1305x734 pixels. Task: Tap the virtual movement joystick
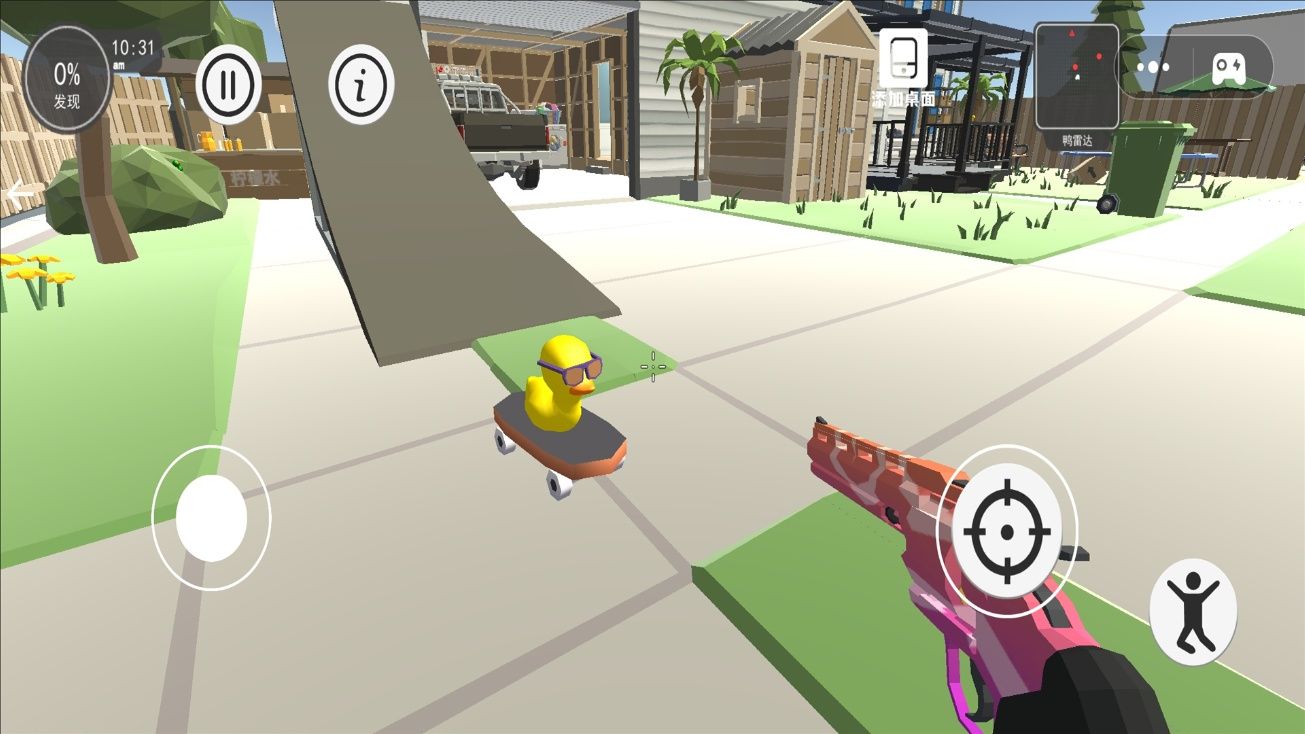(211, 517)
